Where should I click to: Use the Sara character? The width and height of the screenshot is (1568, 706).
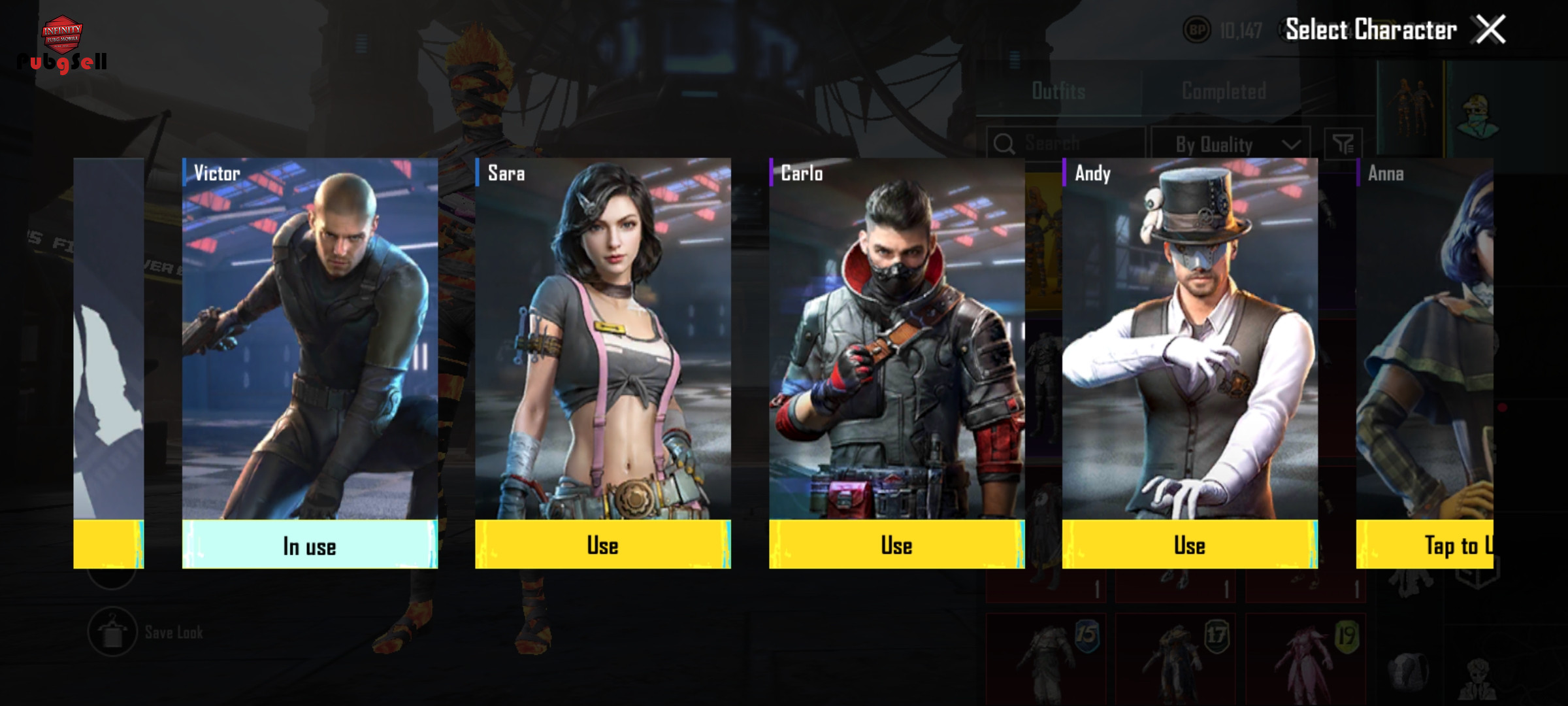click(x=602, y=545)
